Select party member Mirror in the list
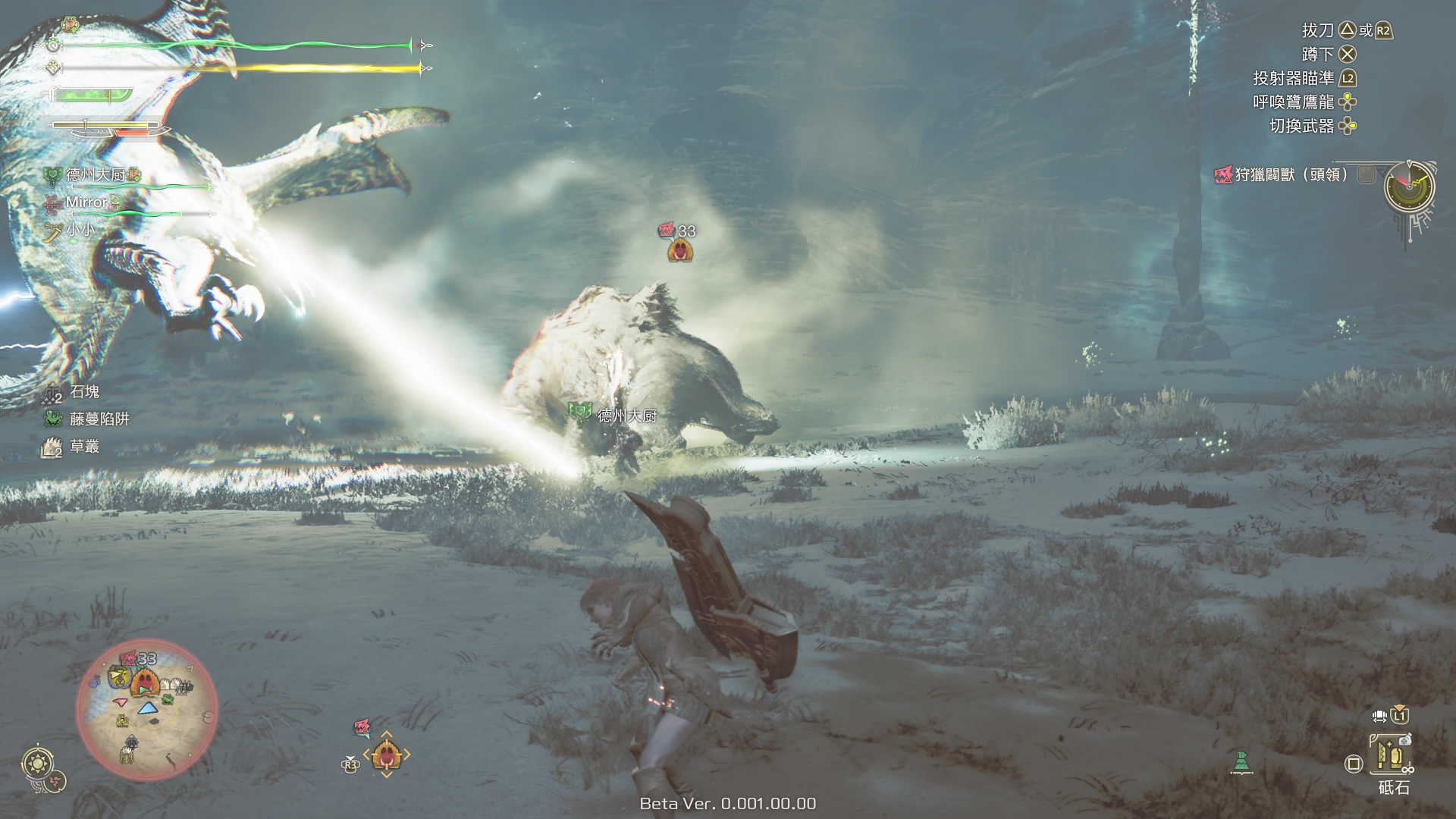 coord(86,202)
